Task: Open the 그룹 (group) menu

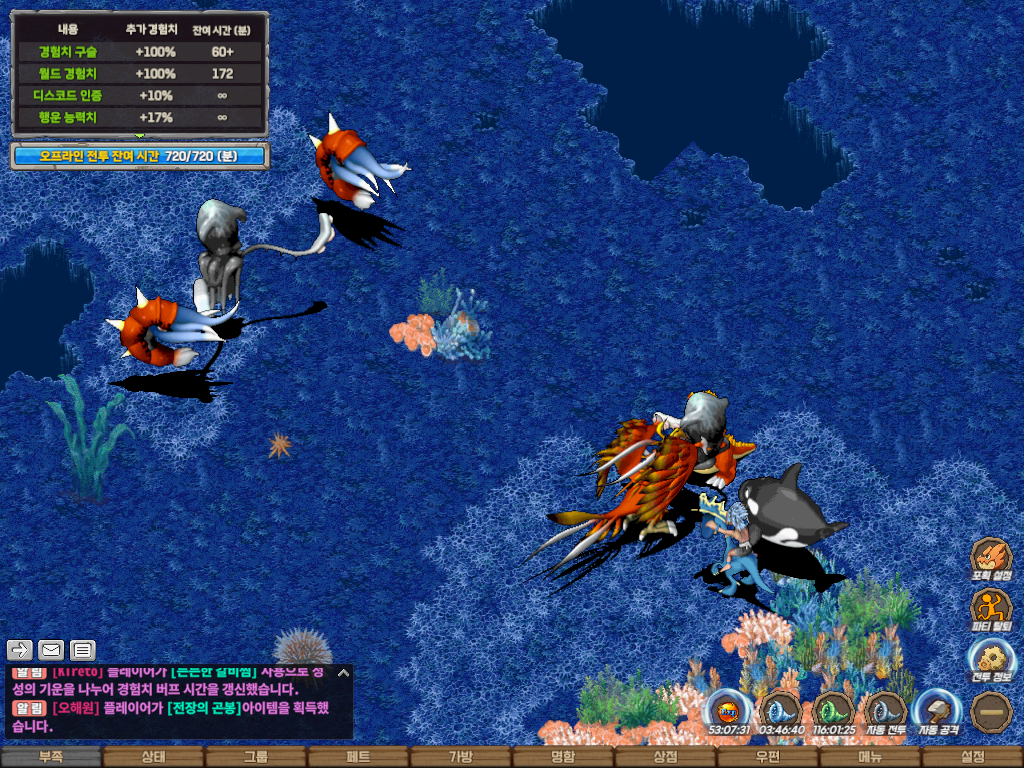Action: 256,757
